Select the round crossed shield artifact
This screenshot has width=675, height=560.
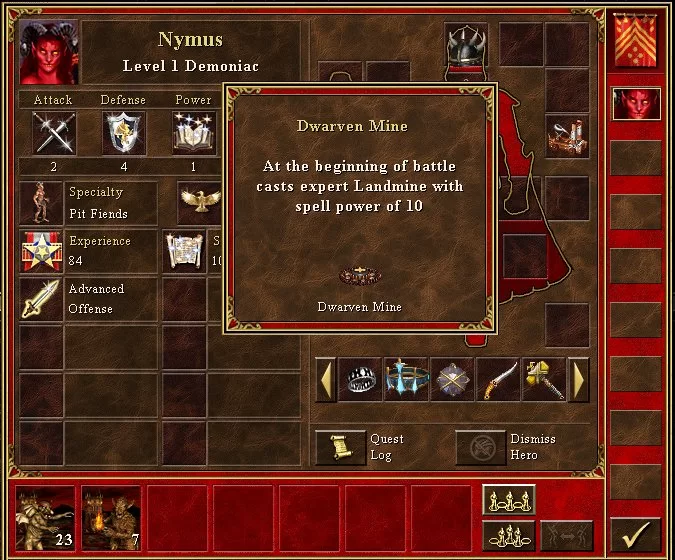pyautogui.click(x=452, y=380)
